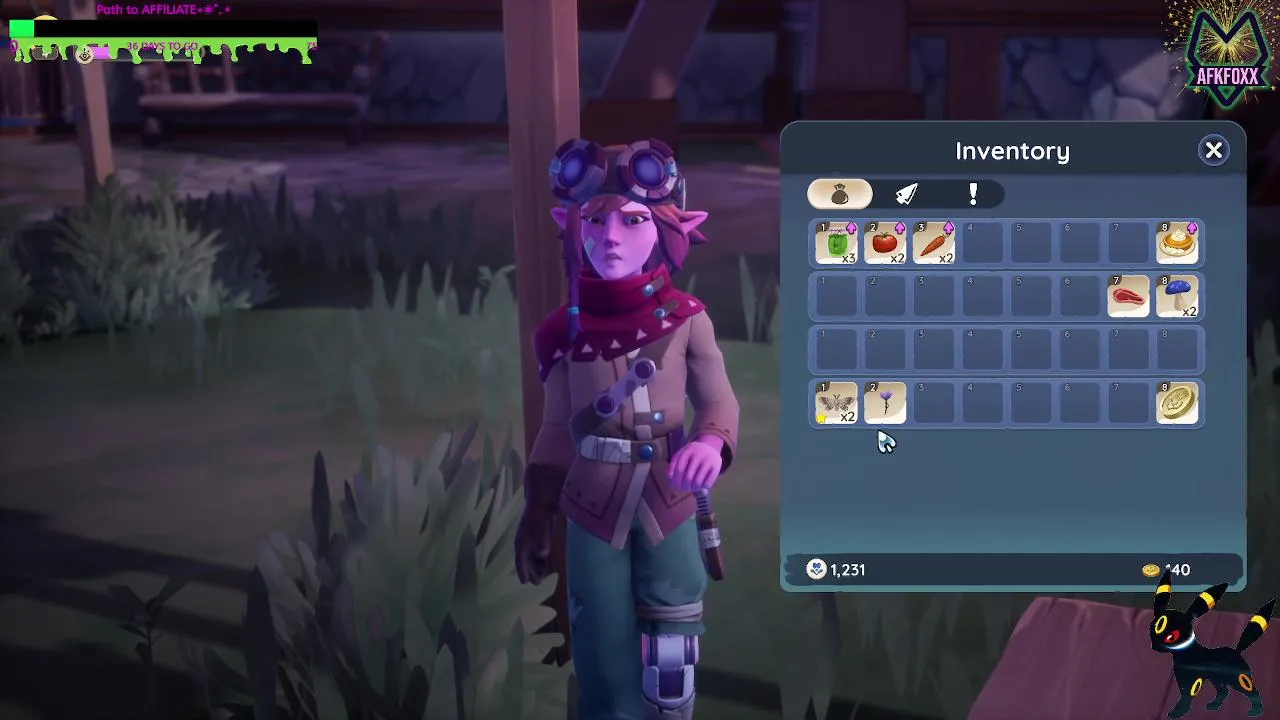Choose the carrot stack slot
The image size is (1280, 720).
click(x=934, y=244)
